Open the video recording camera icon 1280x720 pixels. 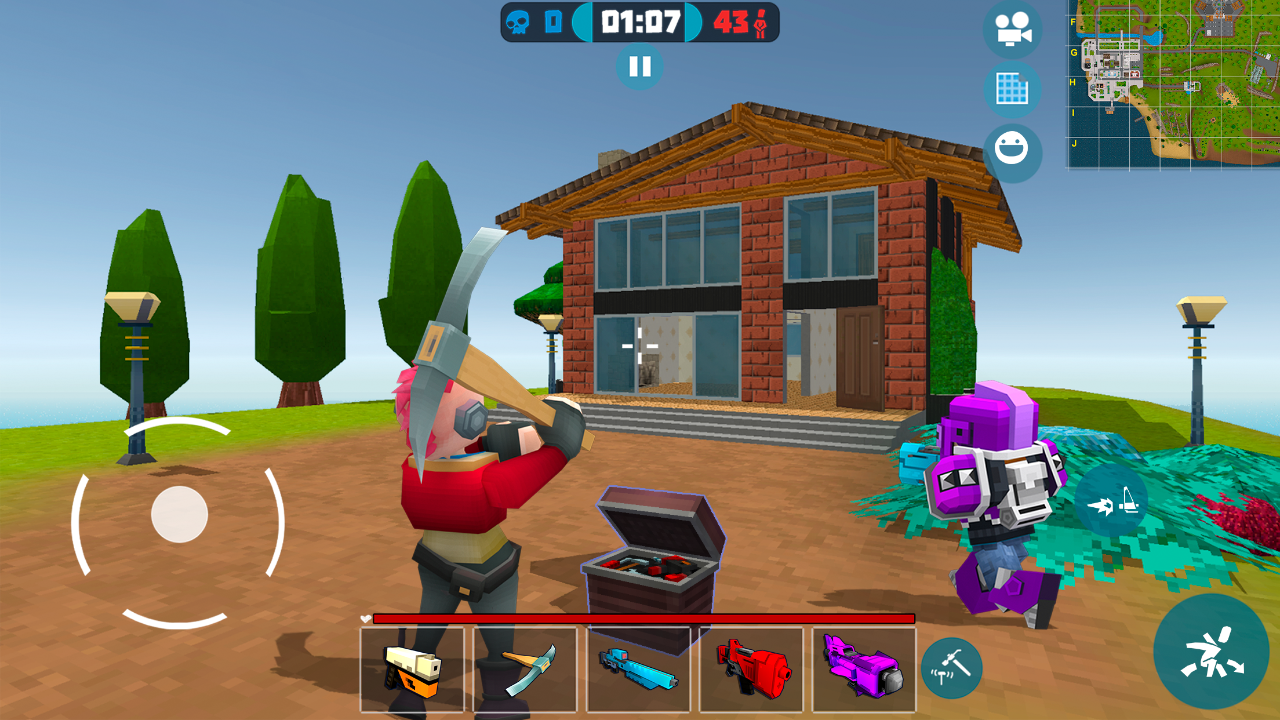tap(1013, 30)
